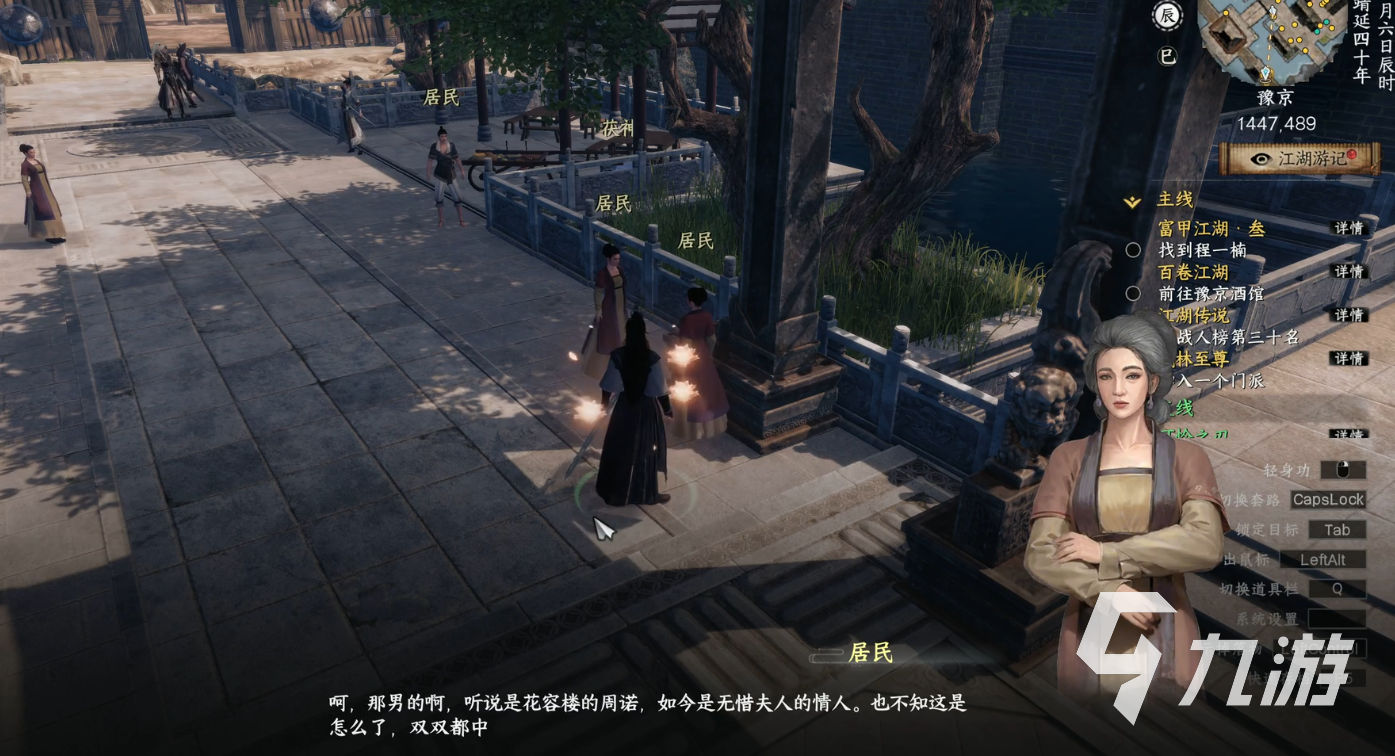This screenshot has height=756, width=1395.
Task: Click the eye icon on the 江湖游记 scroll
Action: [x=1261, y=158]
